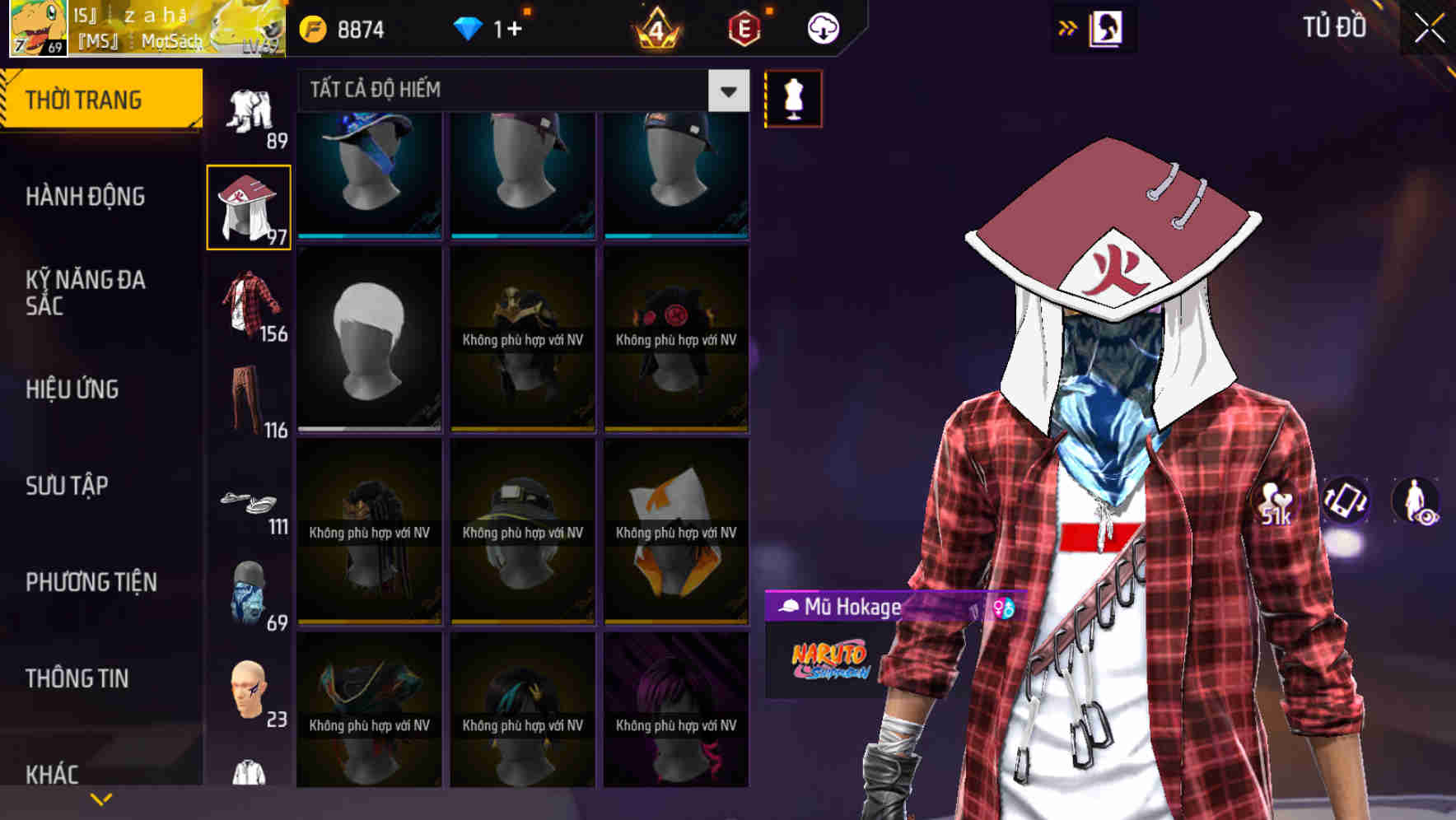Screen dimensions: 1456x820
Task: Click the cloud download icon in top bar
Action: pos(823,27)
